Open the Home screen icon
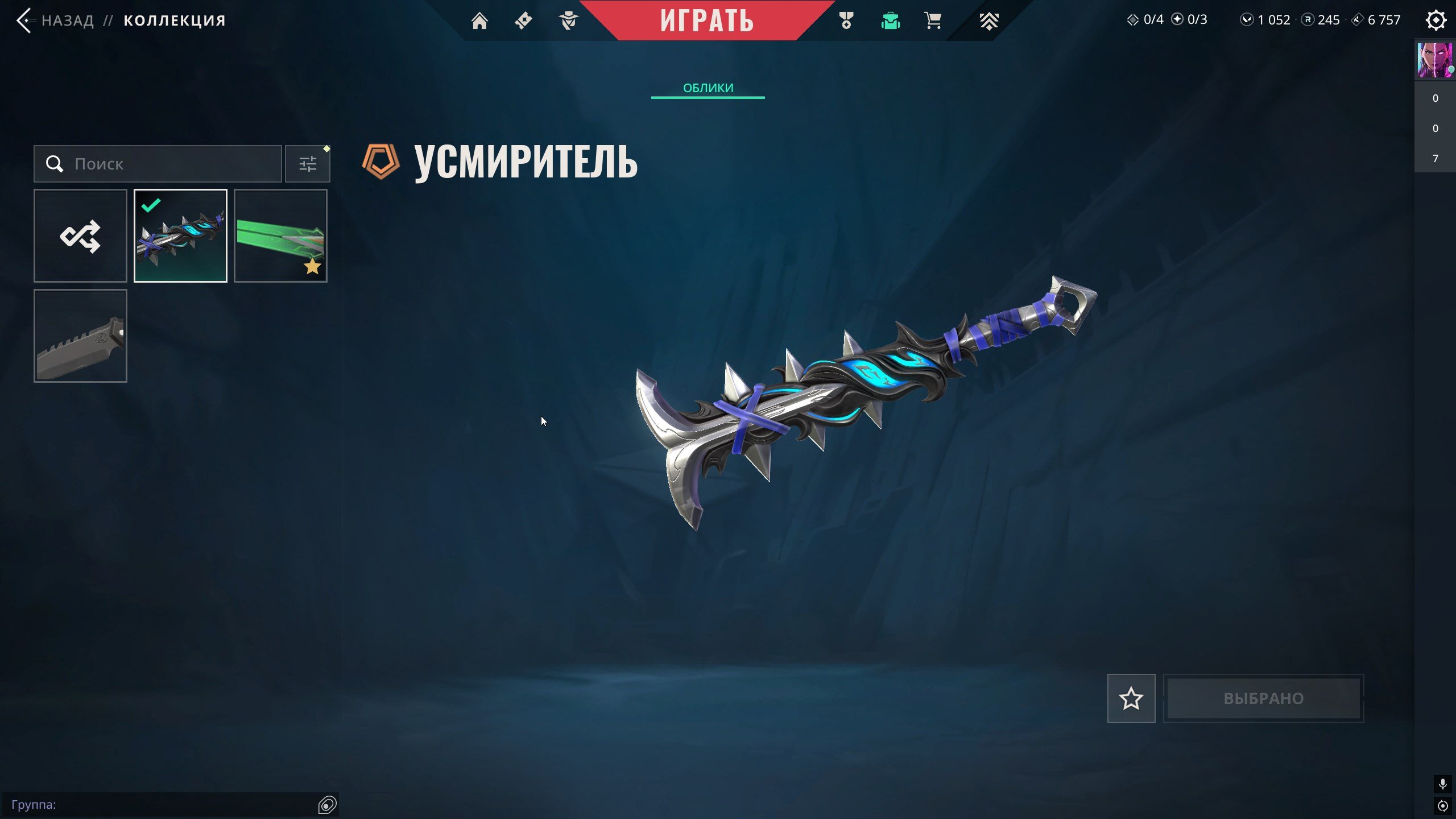 coord(481,20)
